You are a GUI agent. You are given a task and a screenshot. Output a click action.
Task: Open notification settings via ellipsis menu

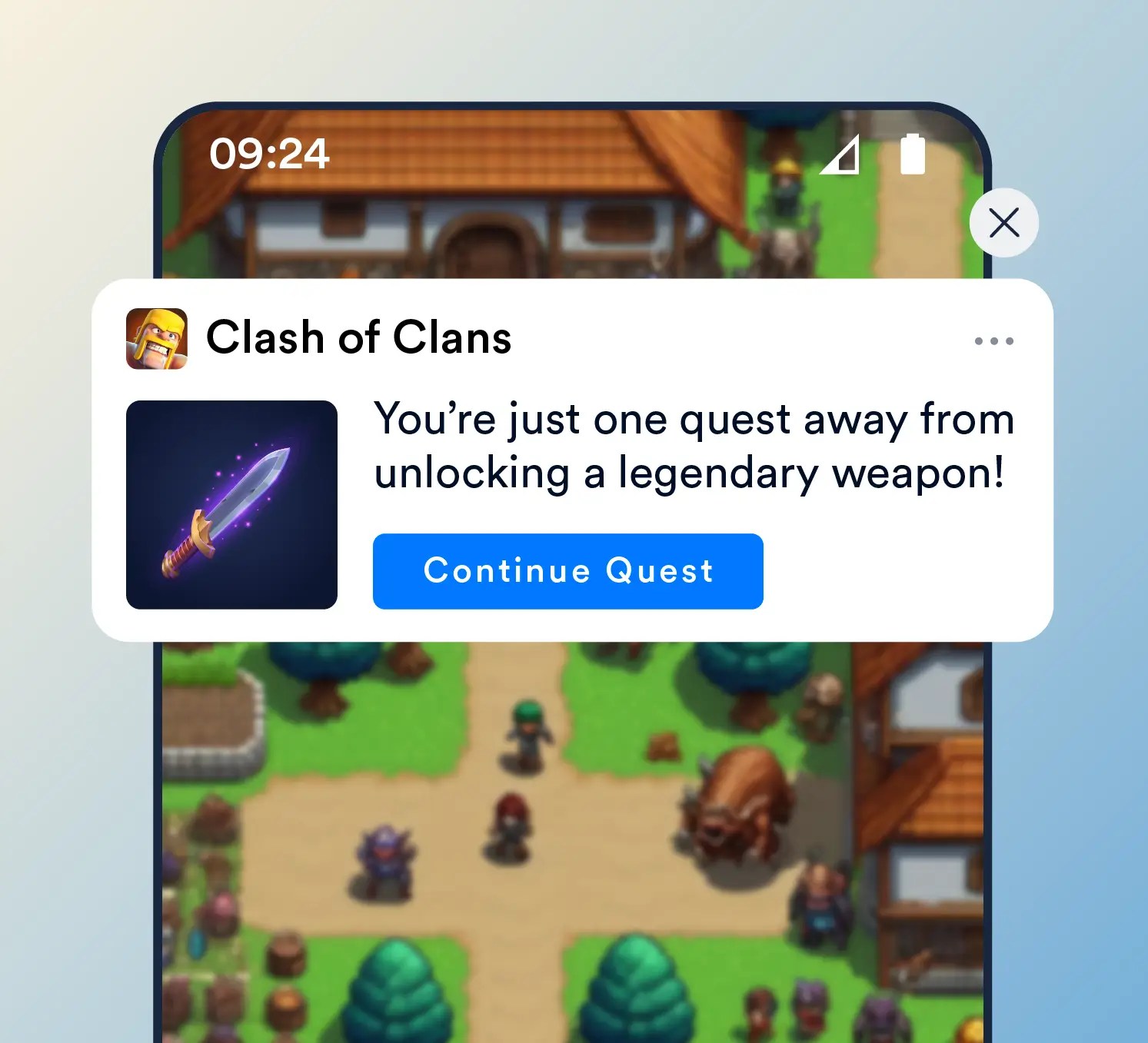click(x=993, y=341)
